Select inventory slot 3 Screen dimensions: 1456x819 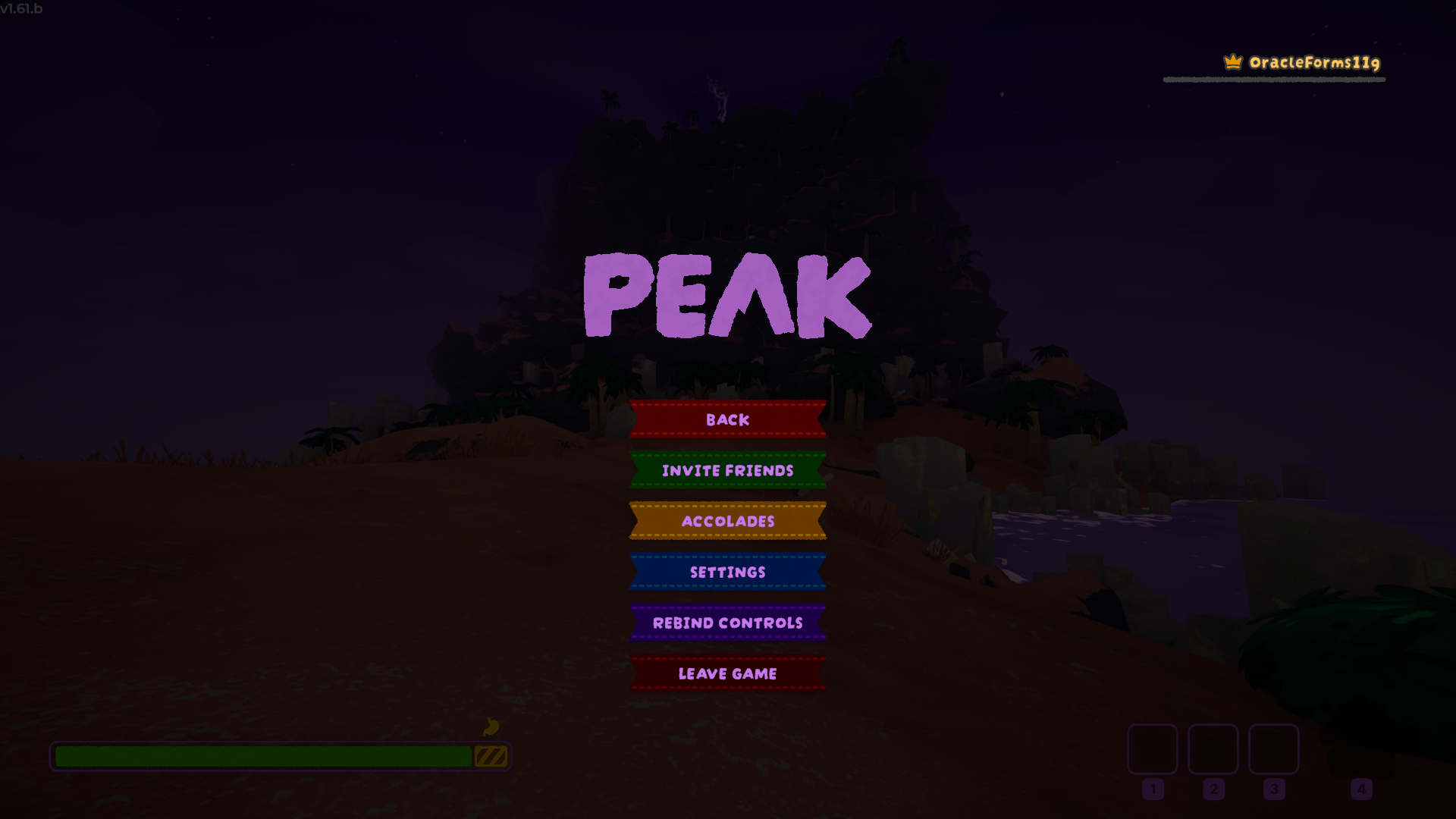1273,751
